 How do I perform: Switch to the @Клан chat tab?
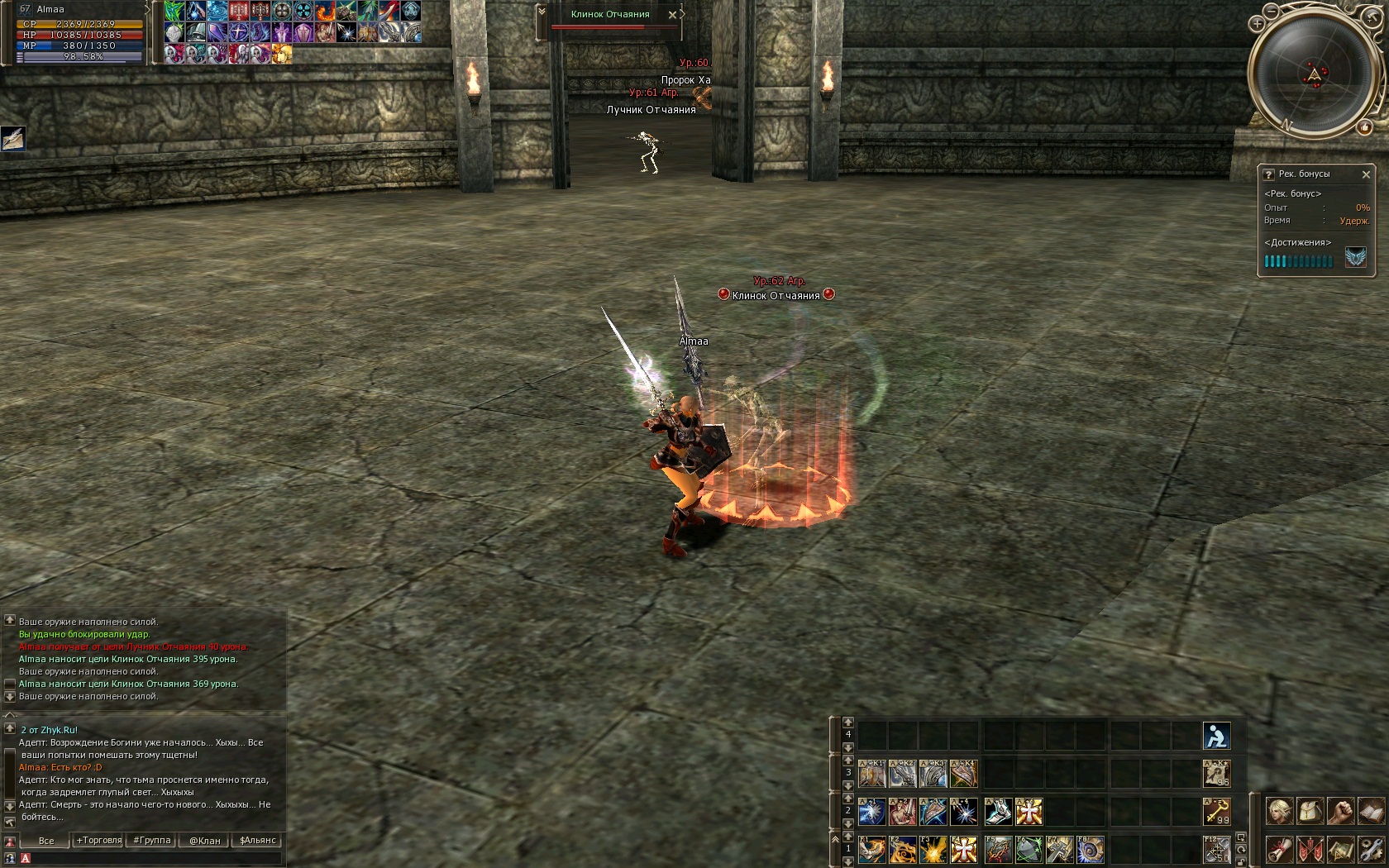205,840
